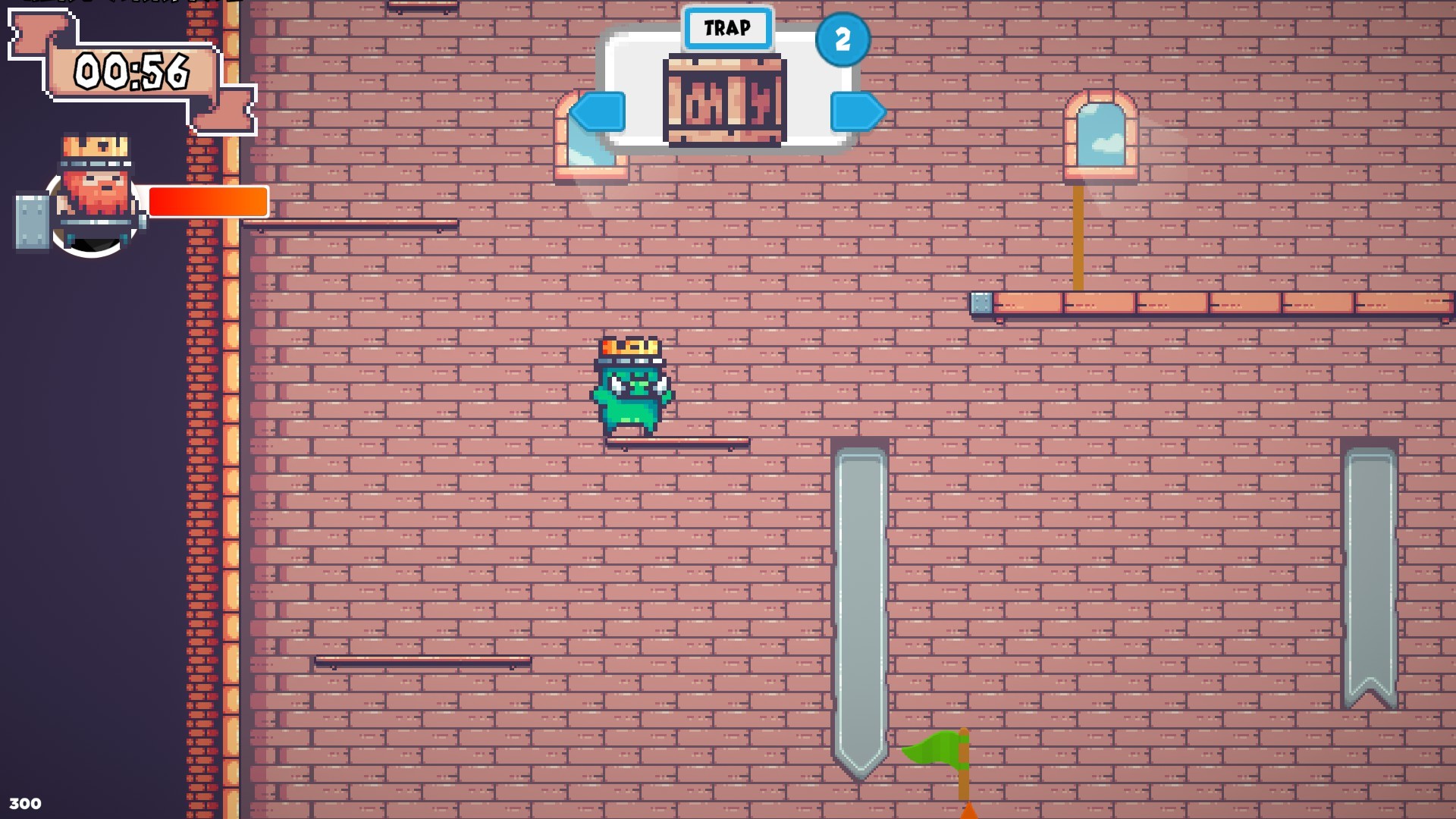The image size is (1456, 819).
Task: Click the blue circular counter showing 2
Action: click(844, 40)
